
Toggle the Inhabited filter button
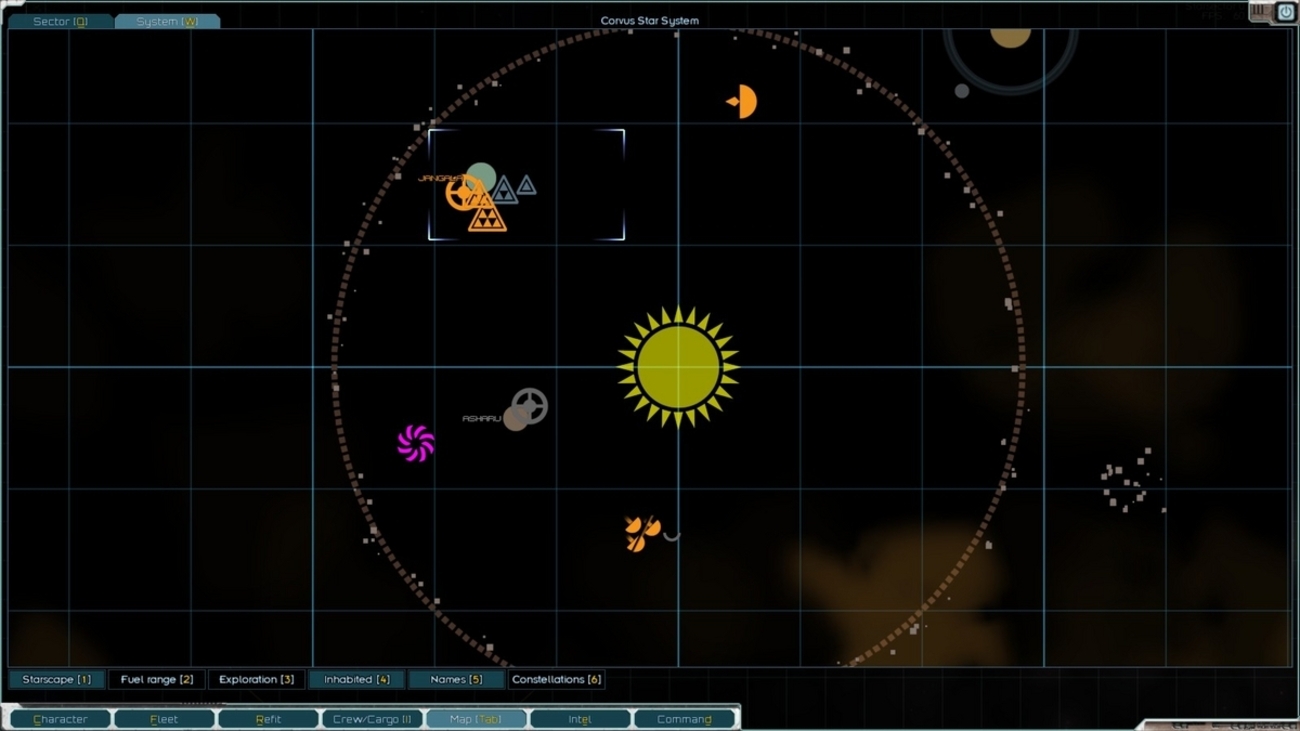pyautogui.click(x=356, y=680)
